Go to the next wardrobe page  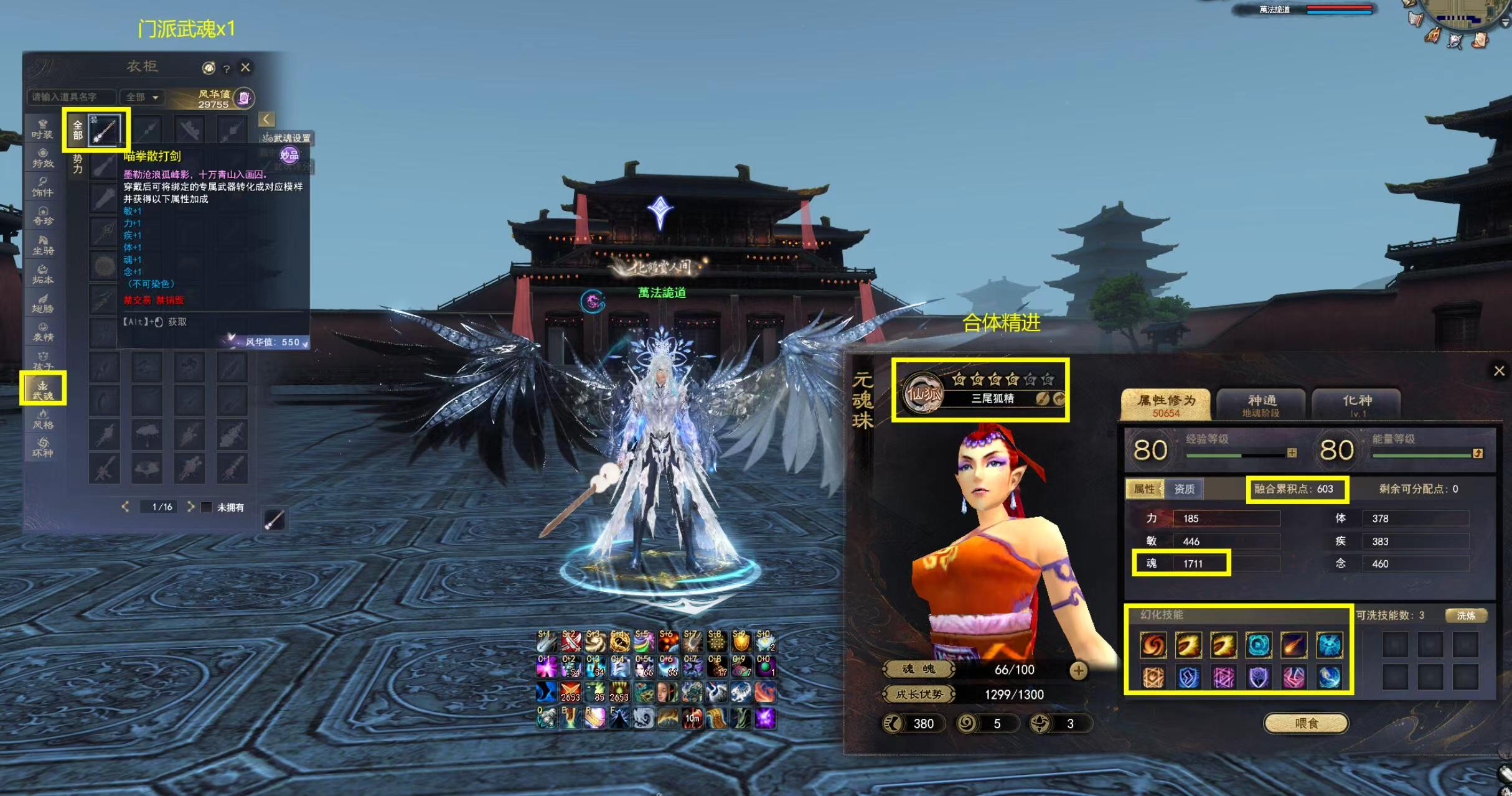pos(190,507)
